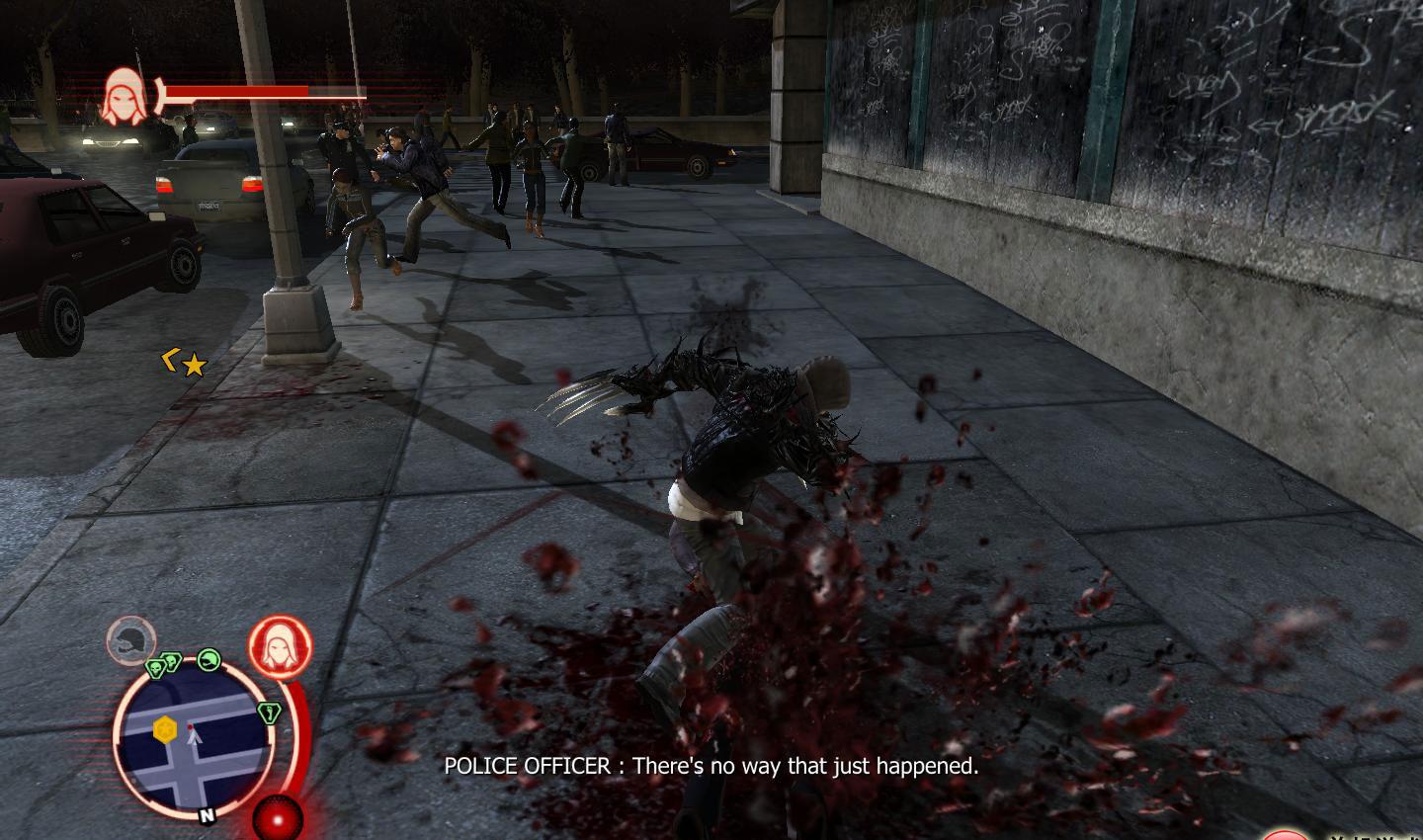Click the hooded portrait beside the health bar

click(125, 95)
